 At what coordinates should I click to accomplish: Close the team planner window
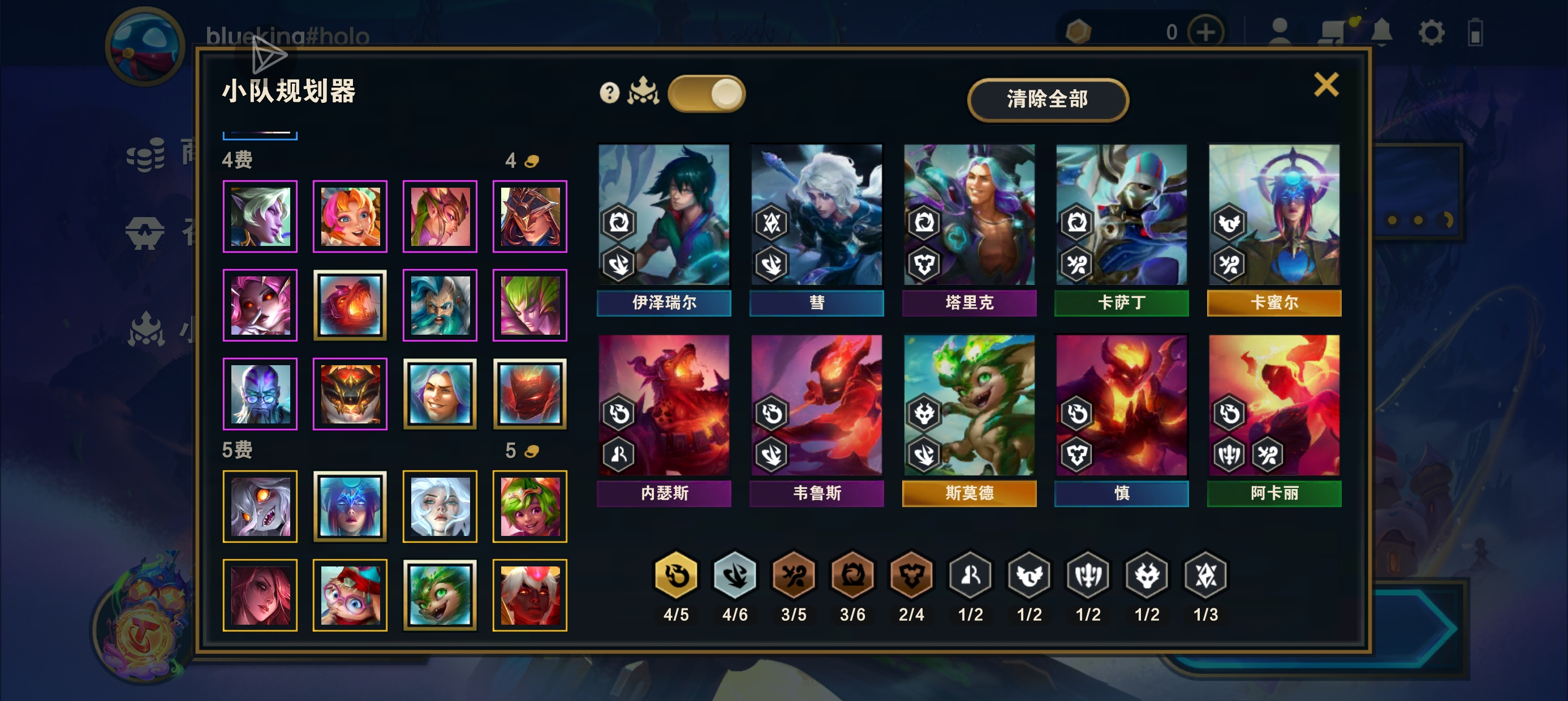pyautogui.click(x=1326, y=85)
